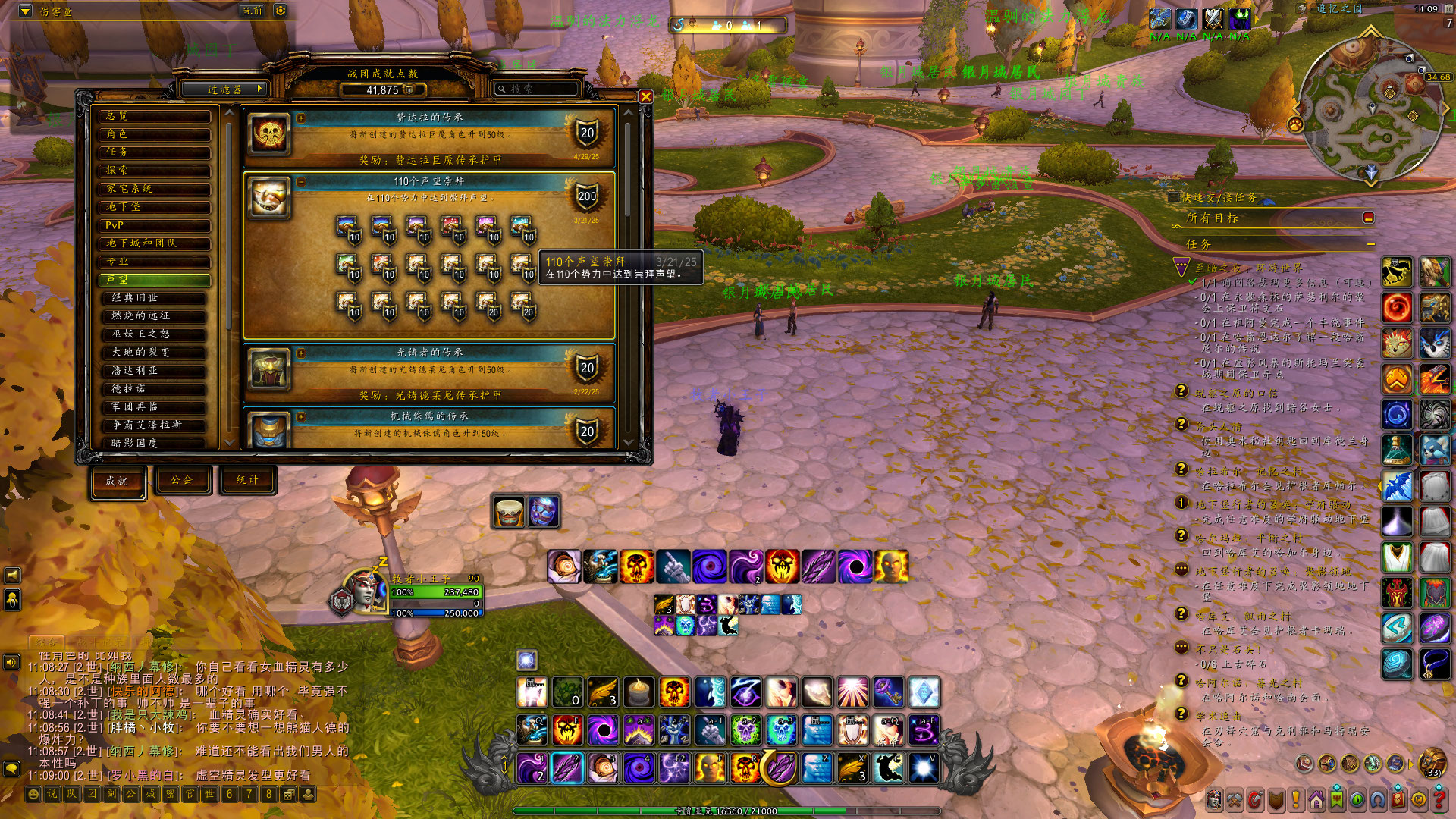Viewport: 1456px width, 819px height.
Task: Select the 潘达利亚 reputation subcategory
Action: pyautogui.click(x=158, y=371)
